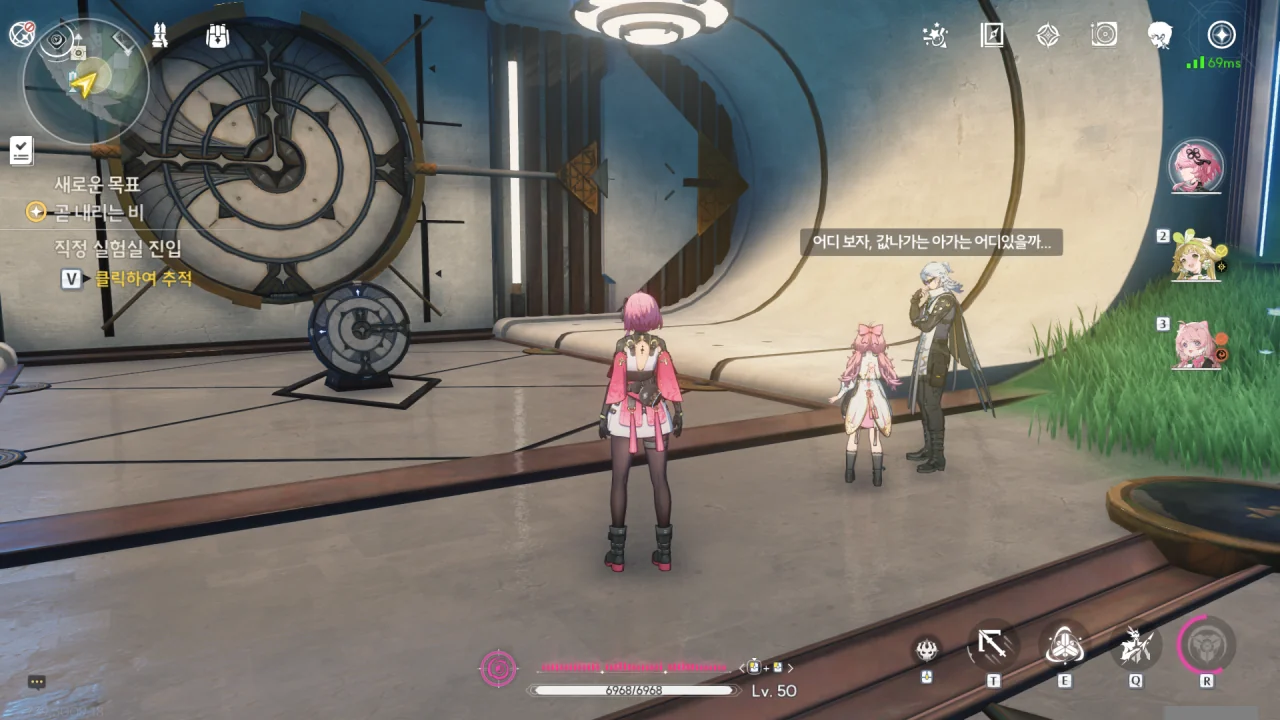Open the white character head profile icon
1280x720 pixels.
(x=1160, y=36)
